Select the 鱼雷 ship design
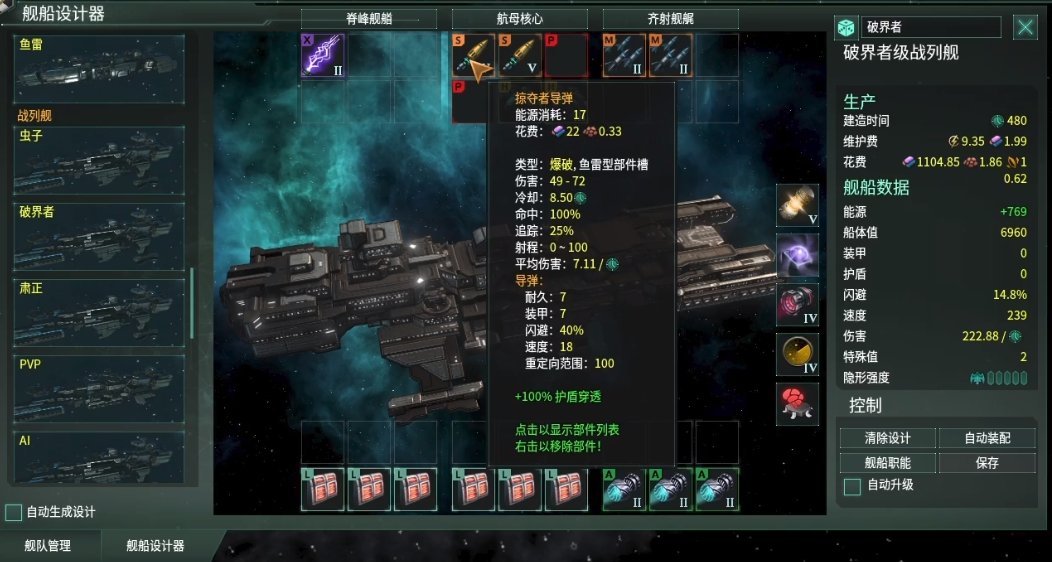This screenshot has width=1052, height=562. [100, 68]
